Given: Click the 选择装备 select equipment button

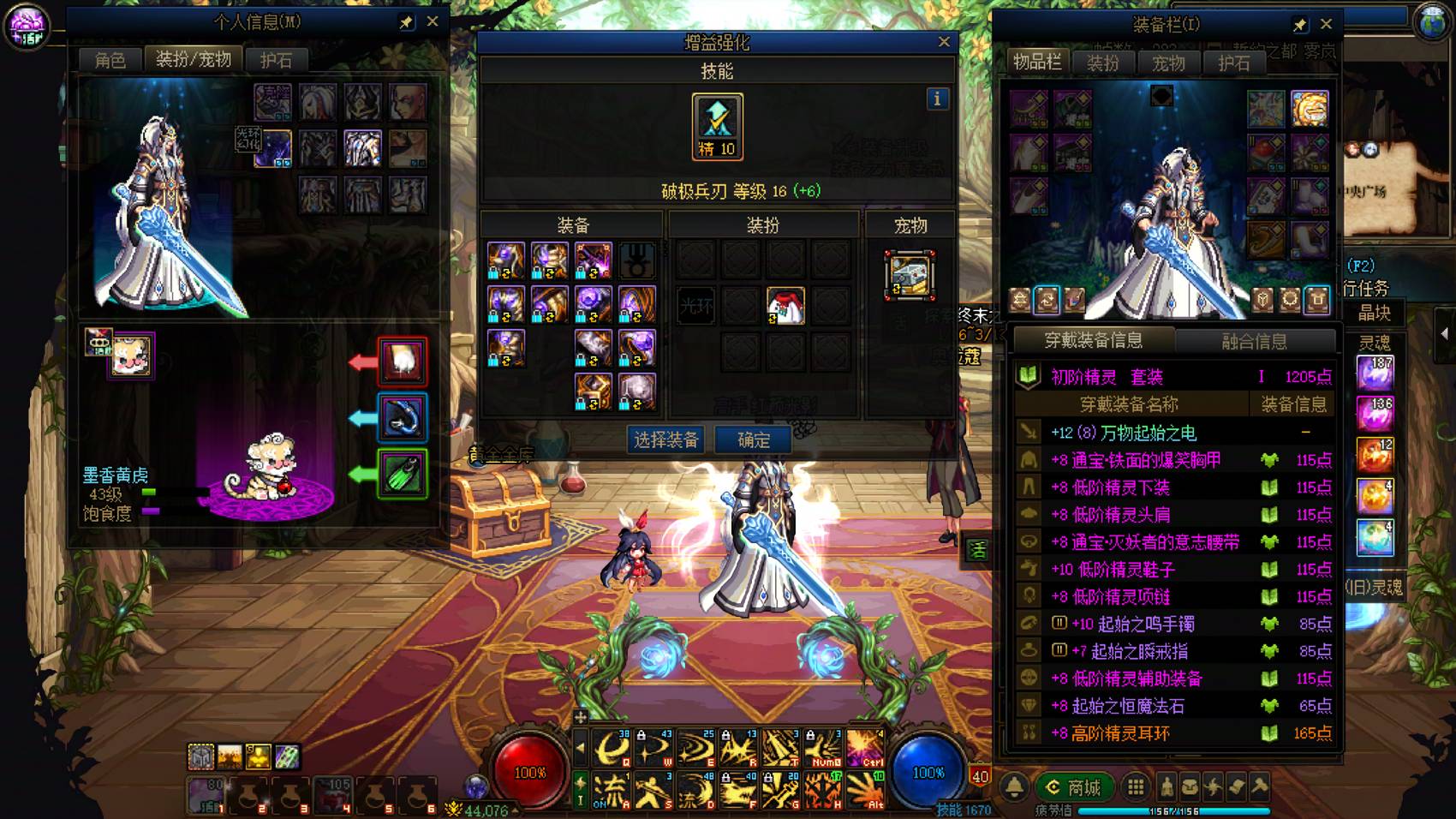Looking at the screenshot, I should click(x=666, y=440).
